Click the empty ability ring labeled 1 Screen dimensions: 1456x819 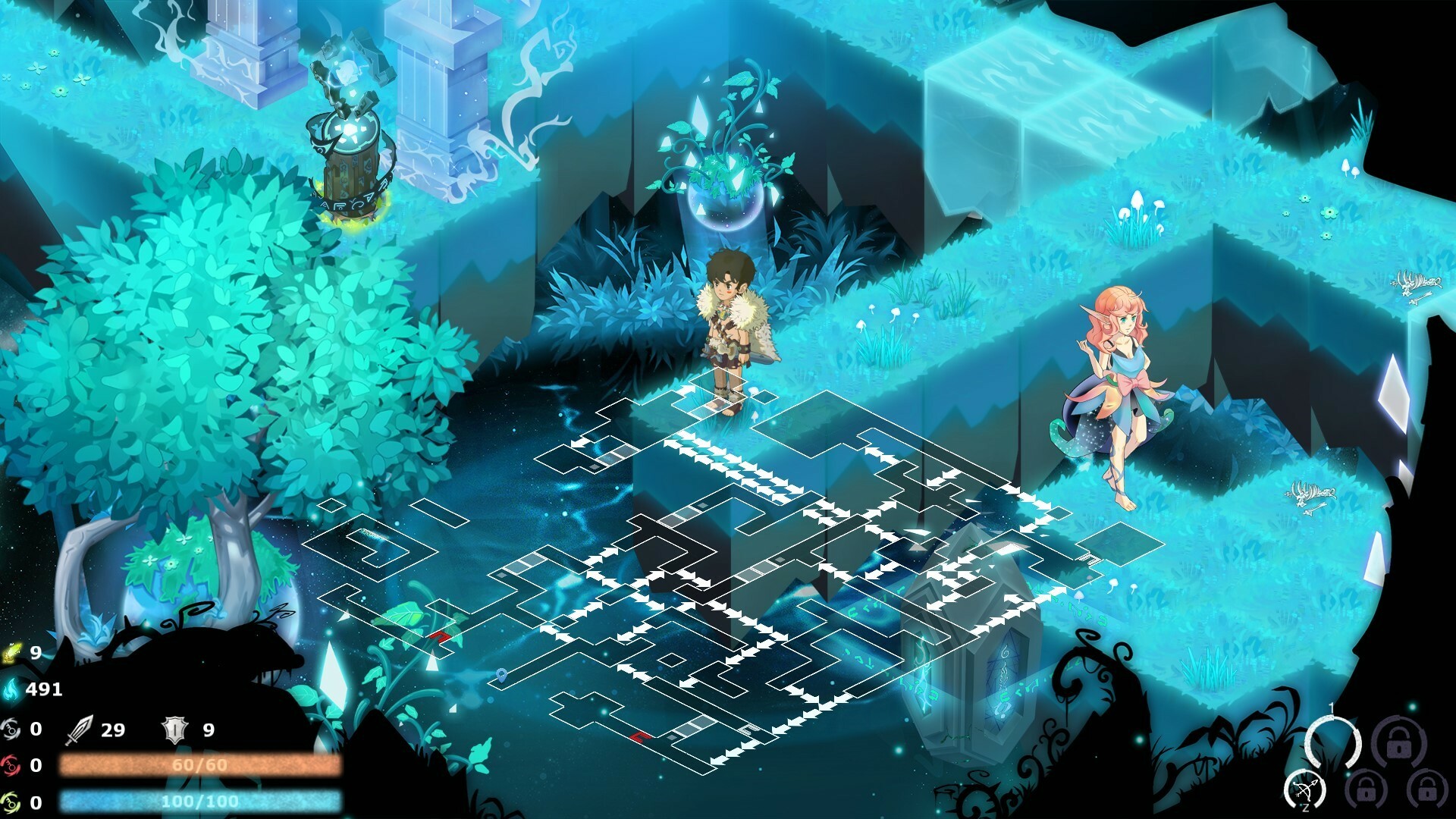pyautogui.click(x=1332, y=740)
